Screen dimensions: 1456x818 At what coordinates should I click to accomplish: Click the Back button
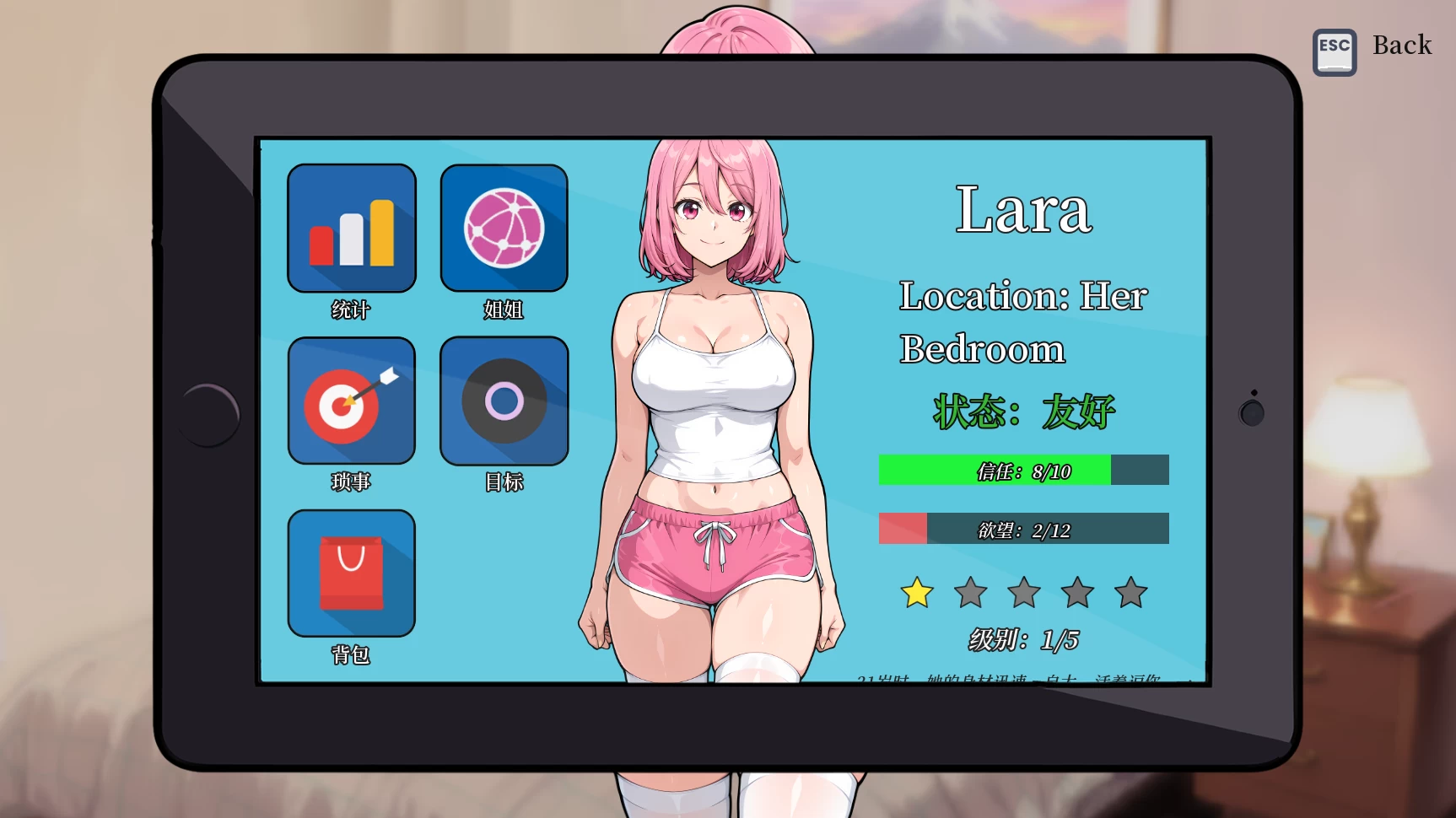coord(1402,45)
